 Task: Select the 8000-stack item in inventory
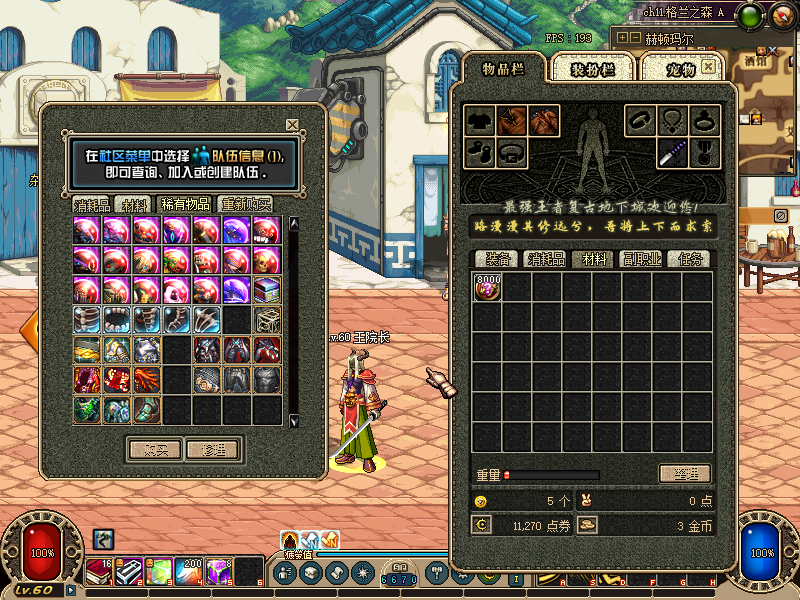click(x=488, y=287)
